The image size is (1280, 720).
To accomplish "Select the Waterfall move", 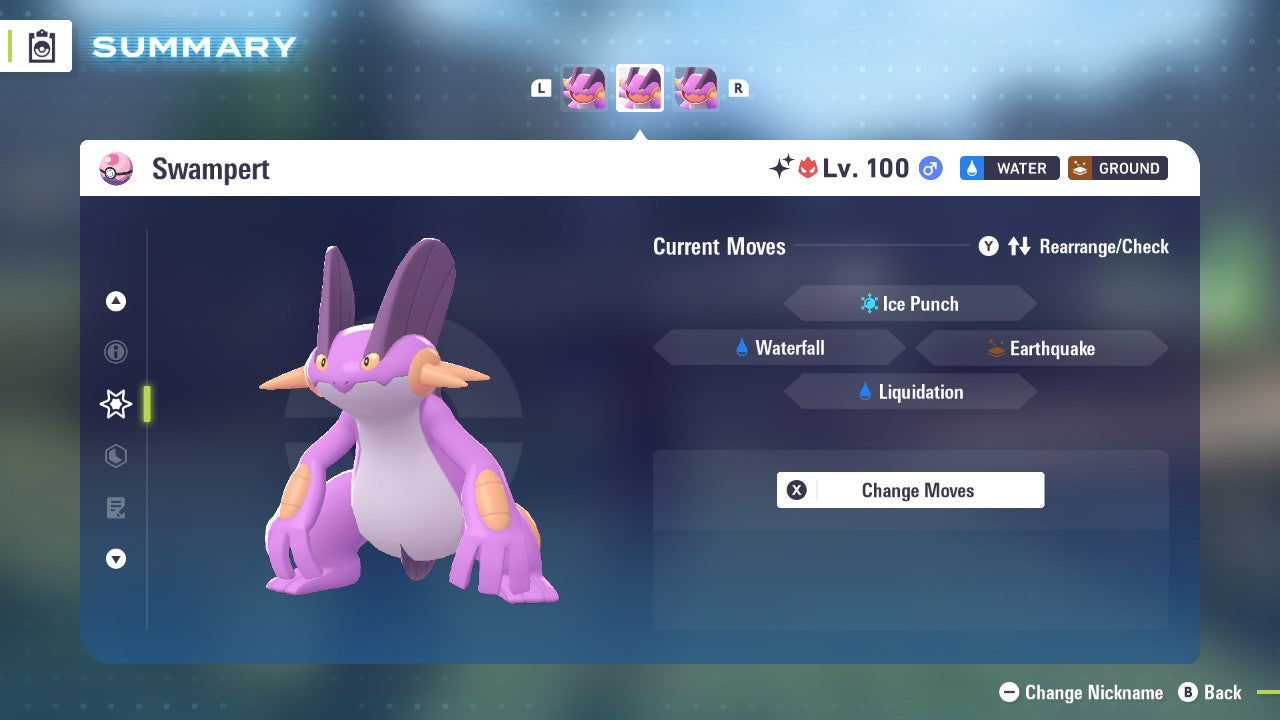I will [779, 347].
